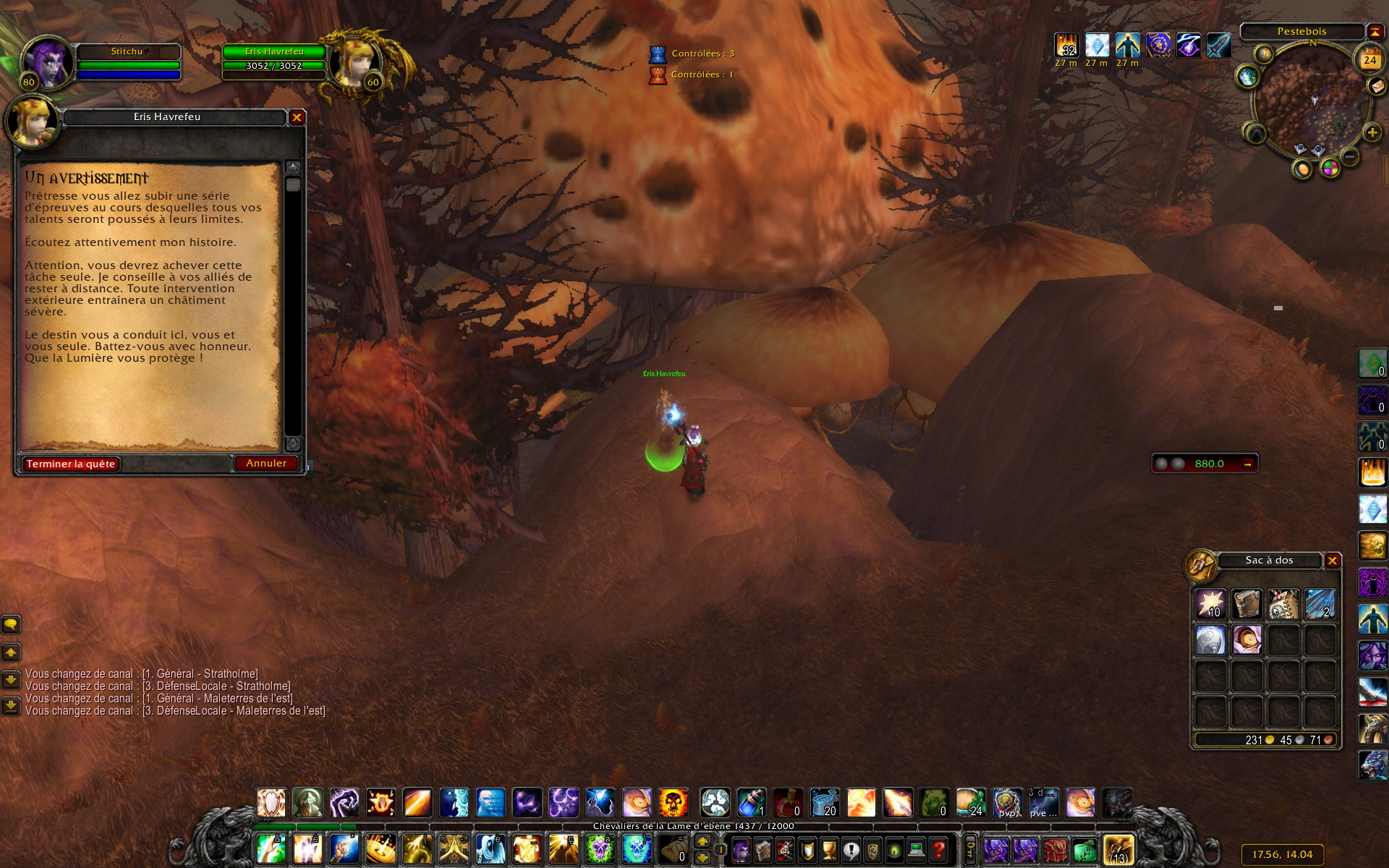Open the mail envelope on the minimap
Image resolution: width=1389 pixels, height=868 pixels.
click(x=1375, y=86)
